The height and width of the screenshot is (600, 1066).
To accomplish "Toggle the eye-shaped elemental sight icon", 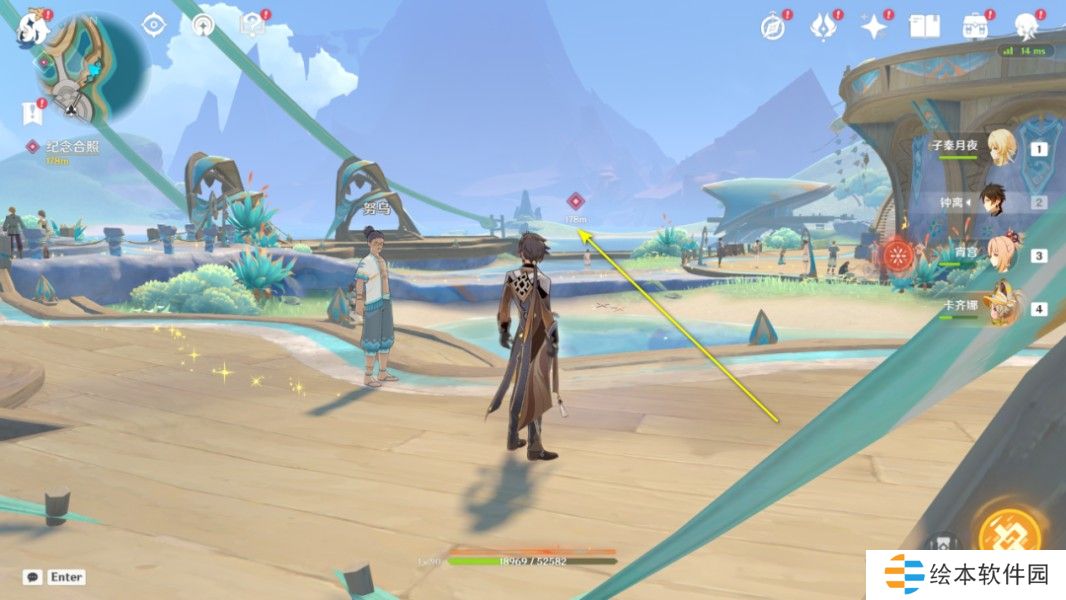I will [x=153, y=24].
